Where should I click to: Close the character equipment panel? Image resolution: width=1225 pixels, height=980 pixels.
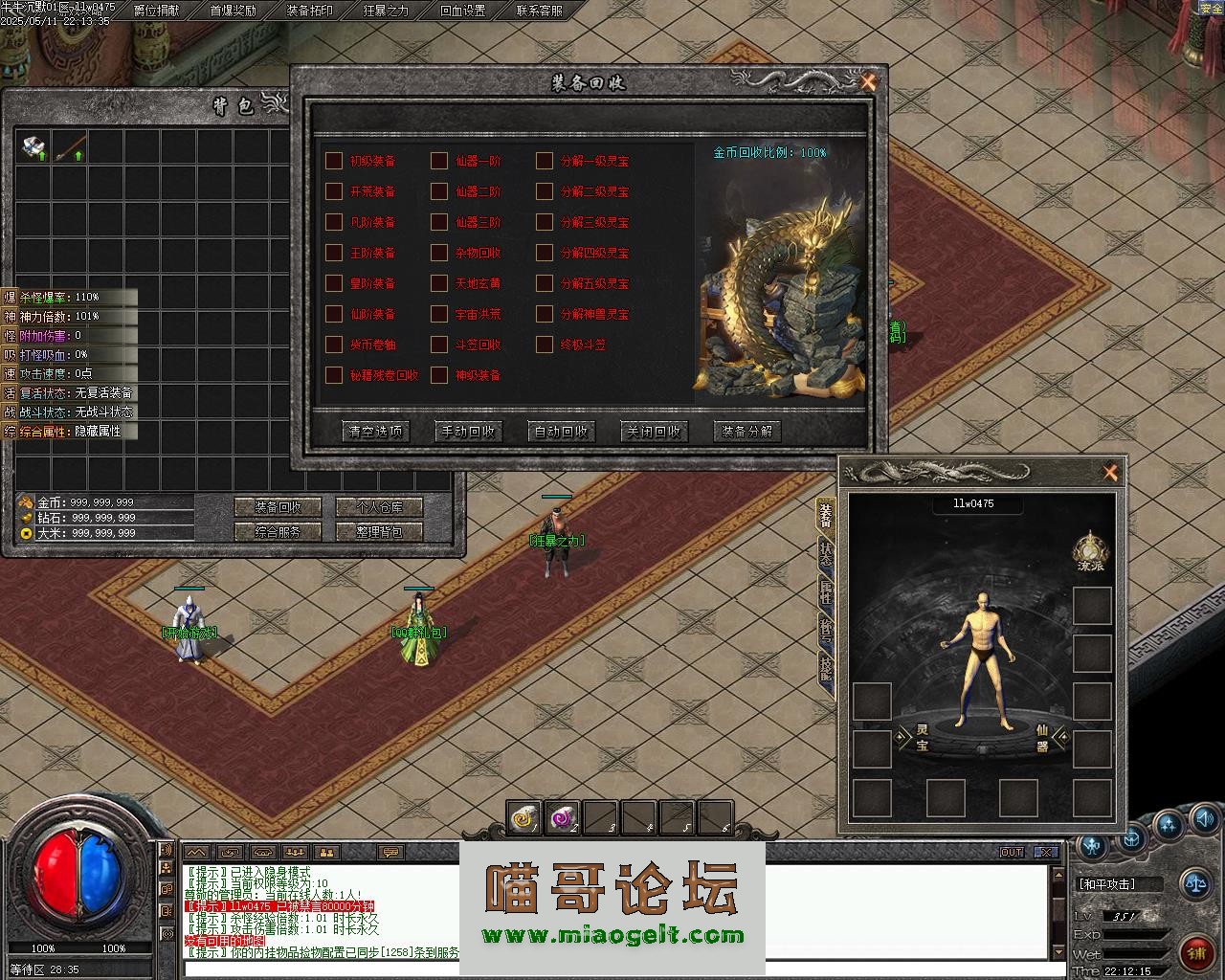pyautogui.click(x=1110, y=473)
